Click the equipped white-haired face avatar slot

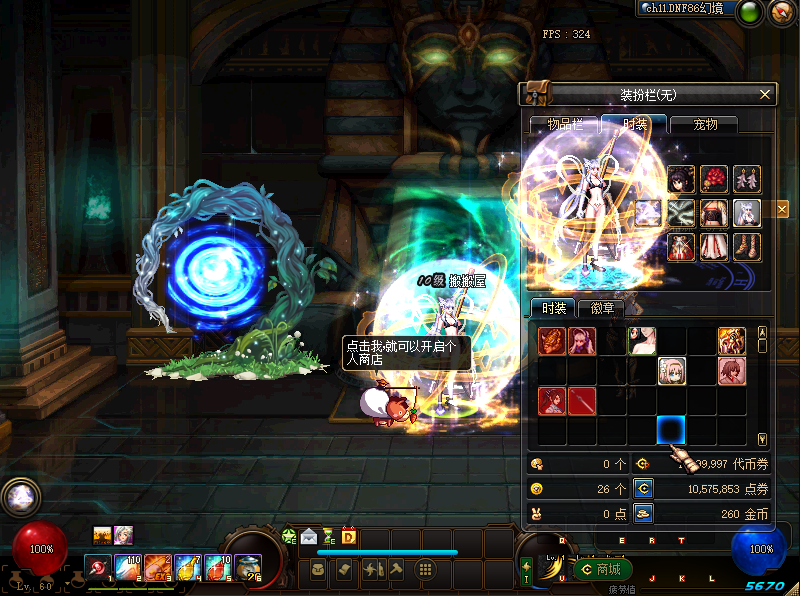[x=747, y=212]
